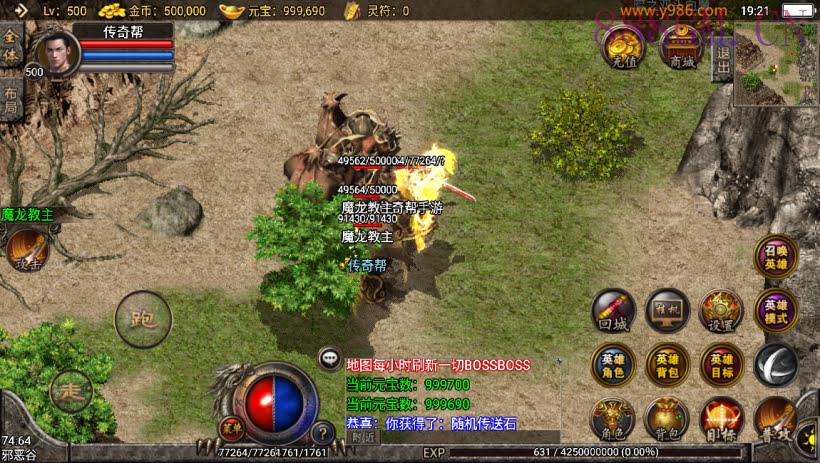Tap the 攻击 attack button
The height and width of the screenshot is (463, 820).
[x=27, y=250]
